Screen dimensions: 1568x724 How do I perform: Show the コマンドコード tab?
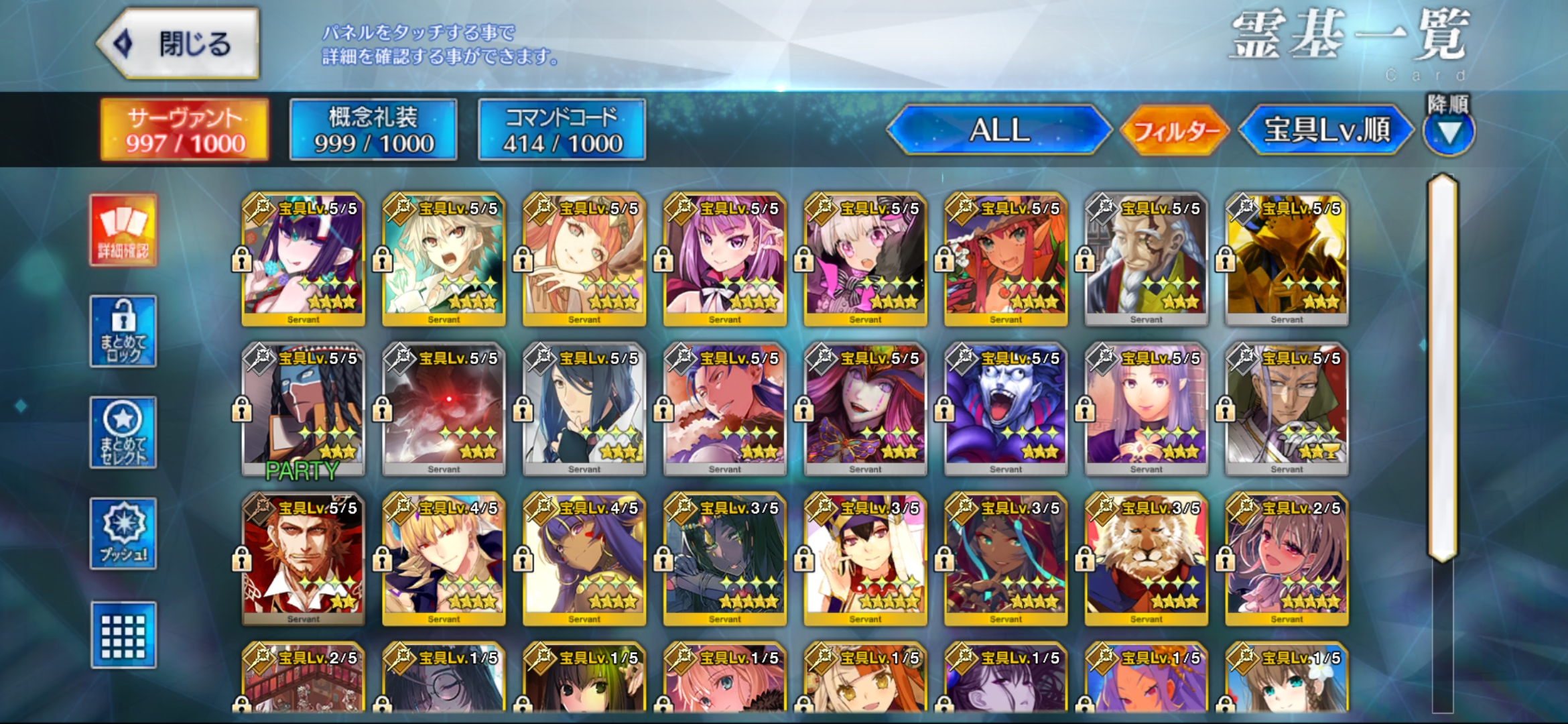(x=562, y=129)
